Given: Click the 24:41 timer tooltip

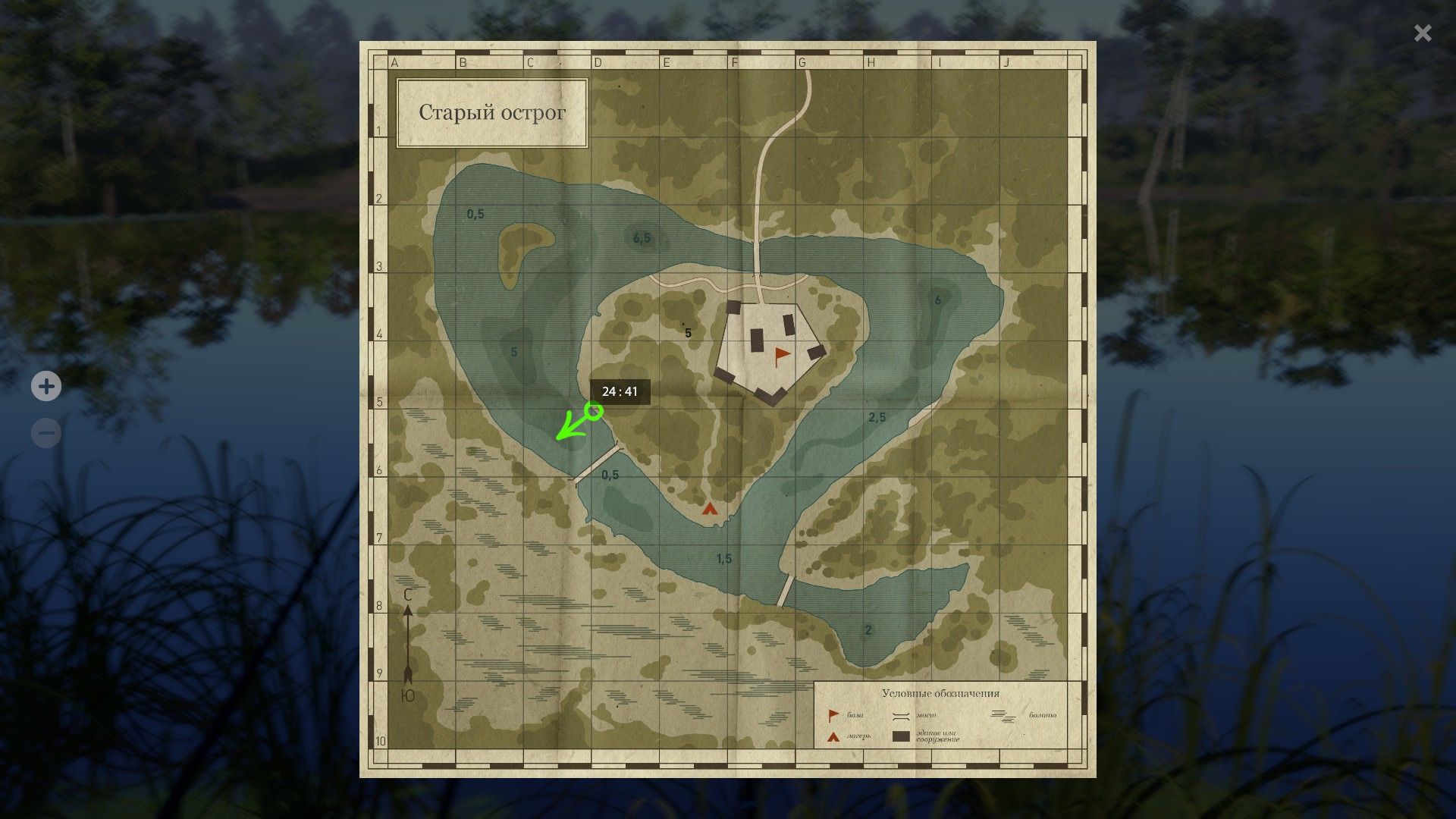Looking at the screenshot, I should [621, 391].
